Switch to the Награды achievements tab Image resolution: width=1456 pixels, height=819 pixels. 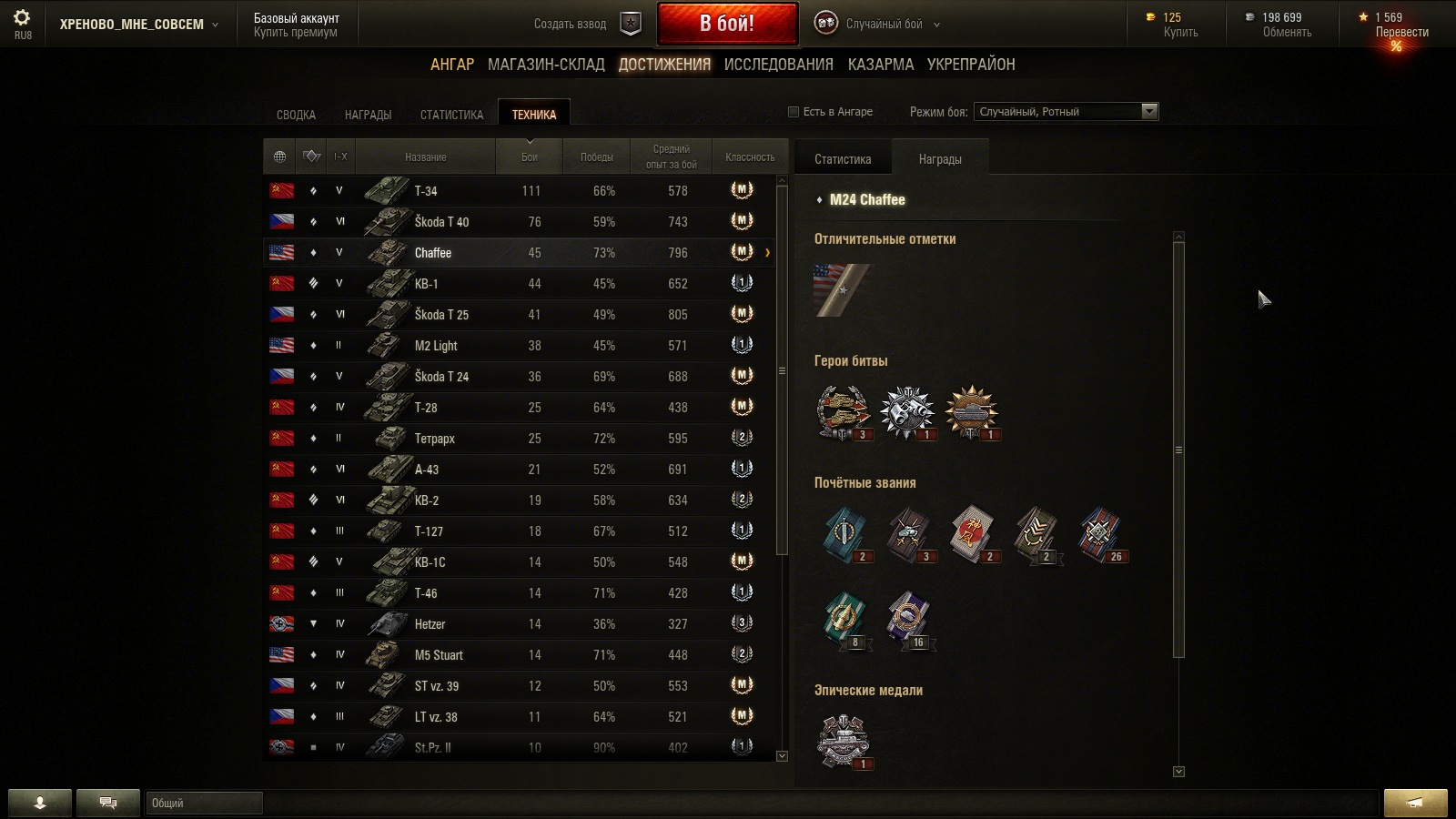[x=368, y=115]
